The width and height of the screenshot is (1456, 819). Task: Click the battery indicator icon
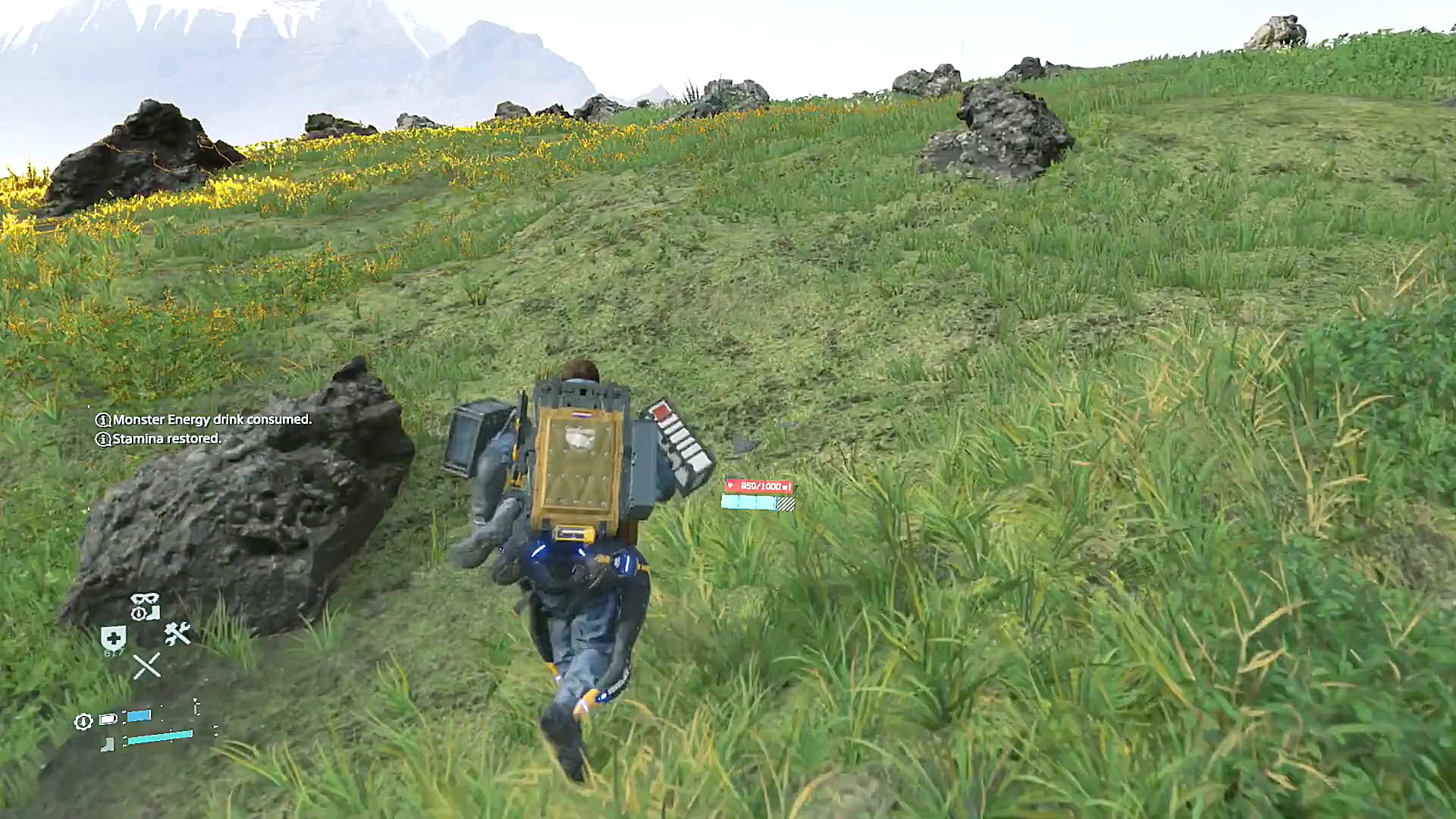tap(107, 719)
